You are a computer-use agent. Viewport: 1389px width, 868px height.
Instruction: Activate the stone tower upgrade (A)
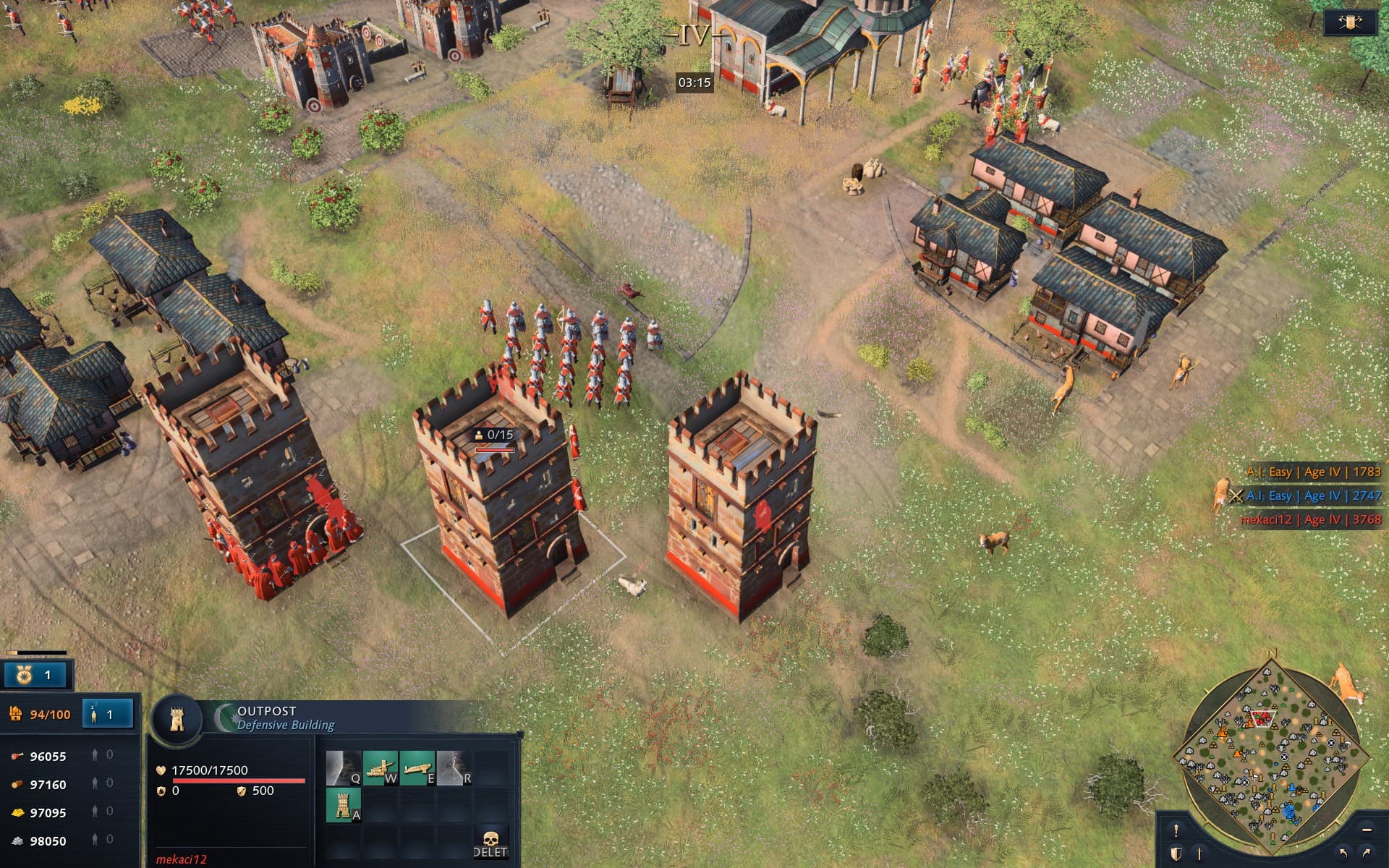pyautogui.click(x=343, y=805)
